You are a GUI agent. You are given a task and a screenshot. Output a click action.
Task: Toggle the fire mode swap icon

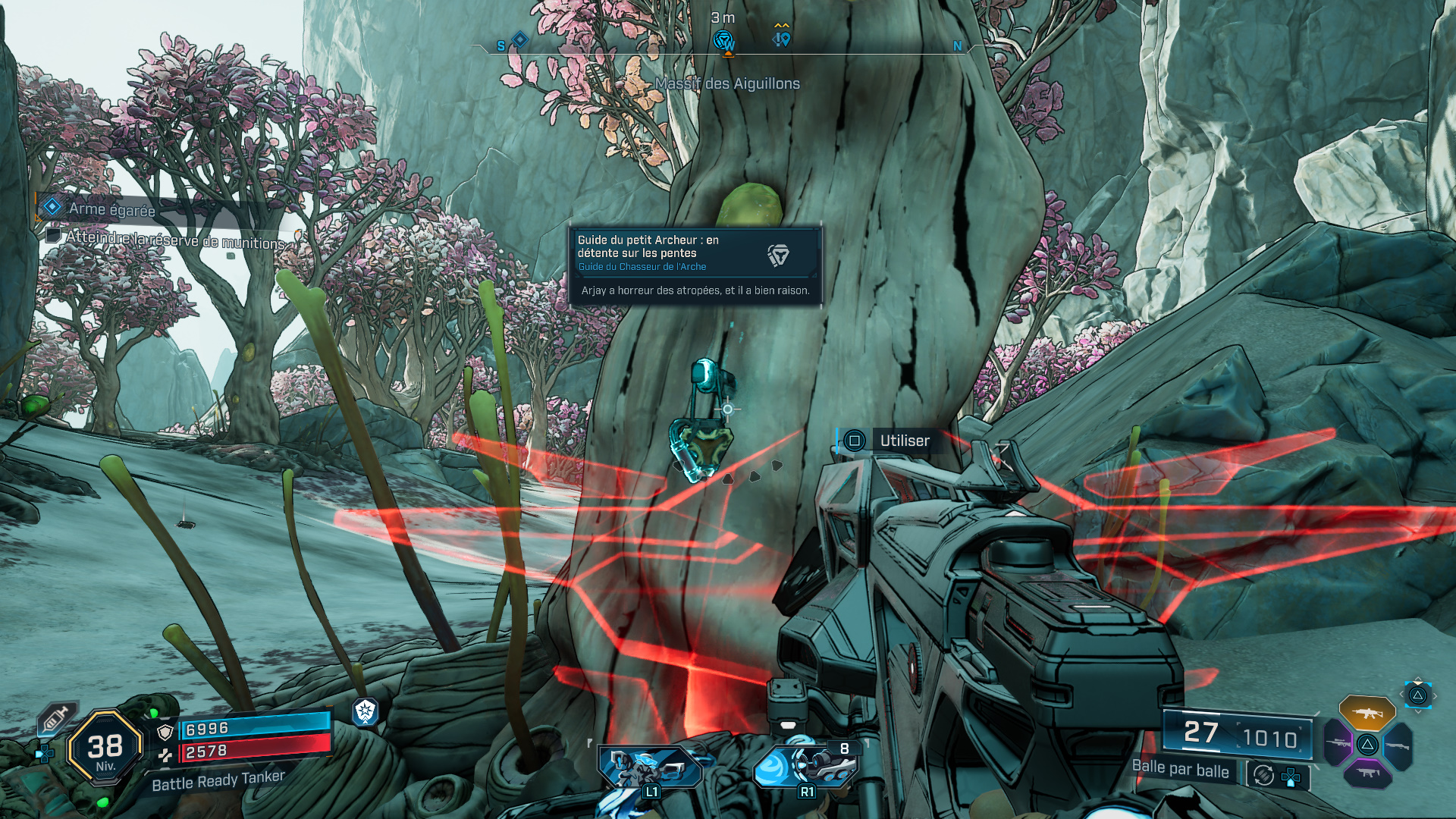(1263, 775)
